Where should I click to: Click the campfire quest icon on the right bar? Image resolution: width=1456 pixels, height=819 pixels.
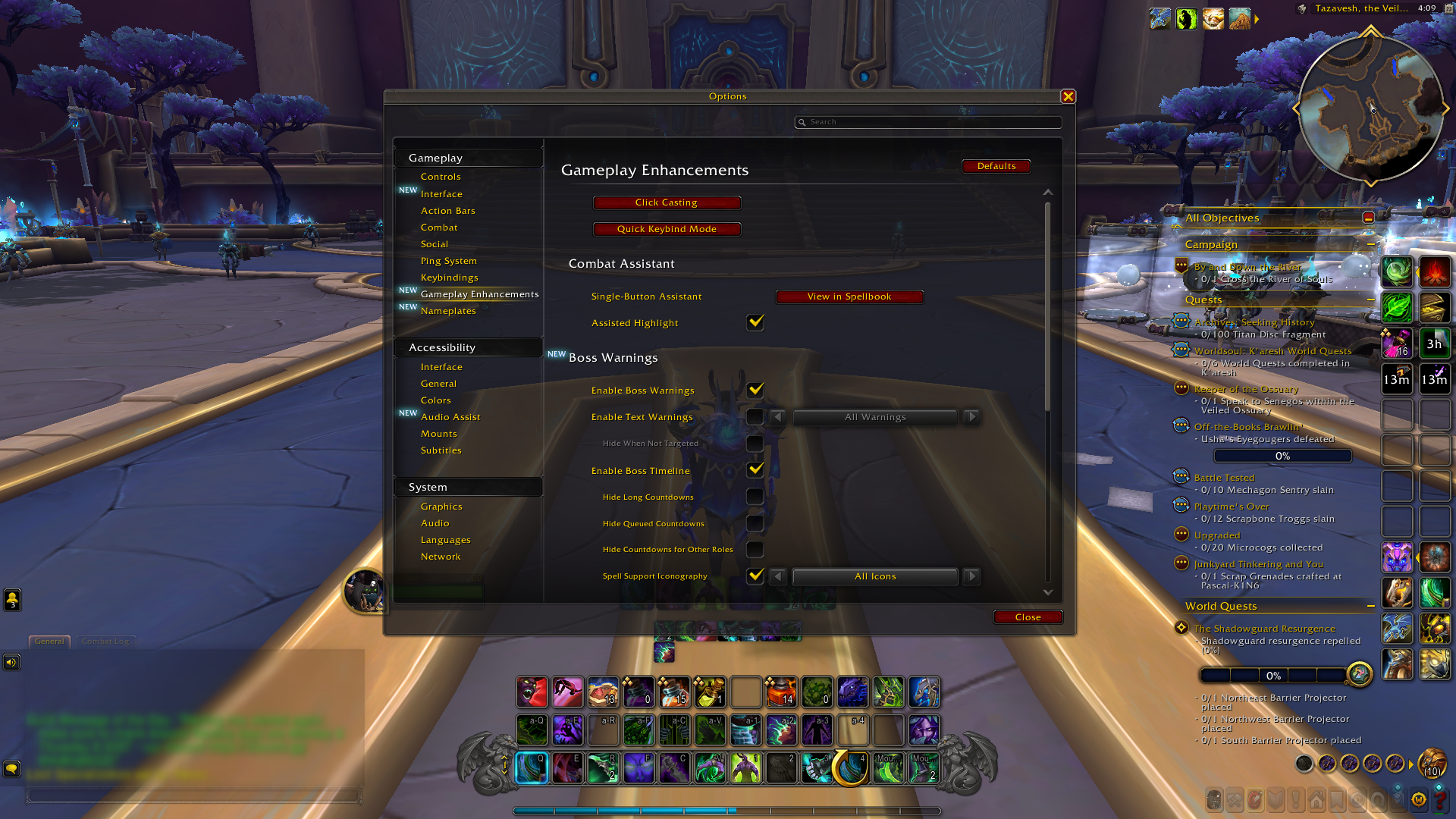1436,271
